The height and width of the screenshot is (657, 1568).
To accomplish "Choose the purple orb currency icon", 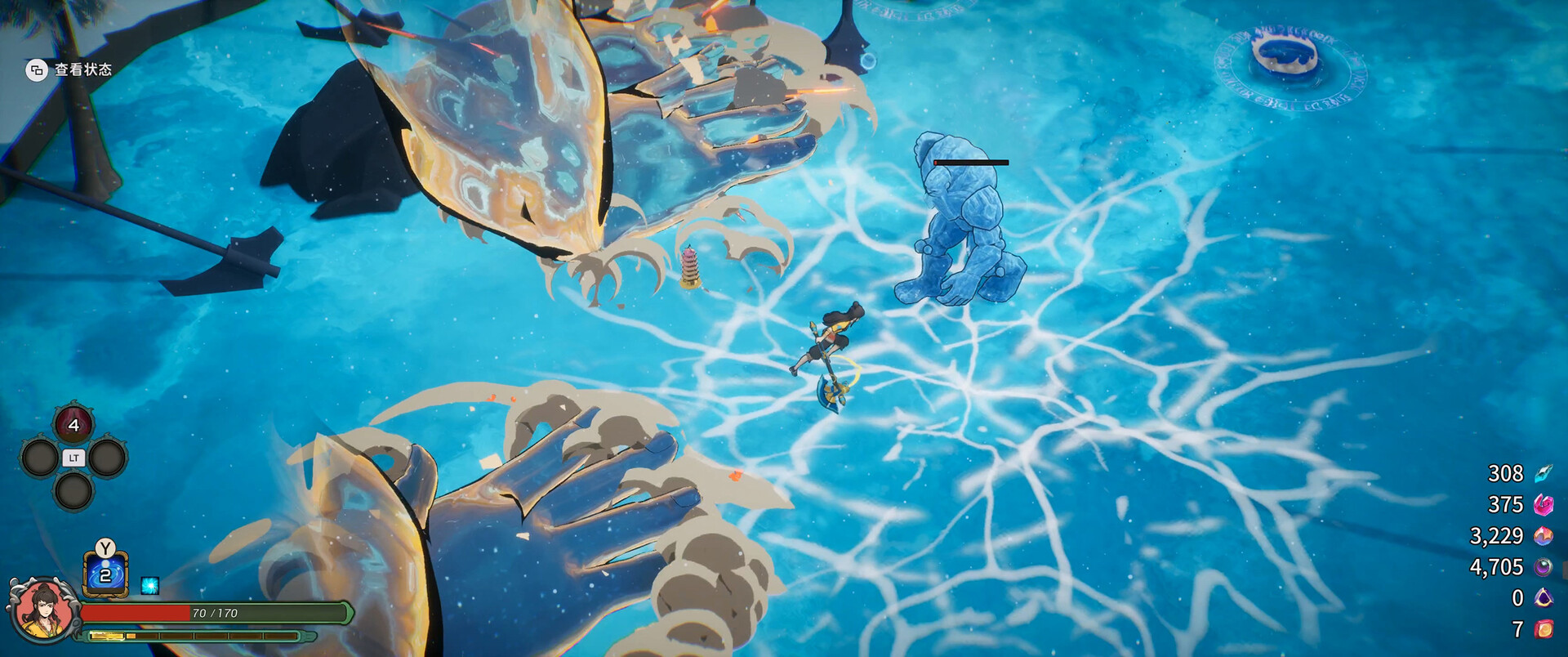I will tap(1543, 567).
